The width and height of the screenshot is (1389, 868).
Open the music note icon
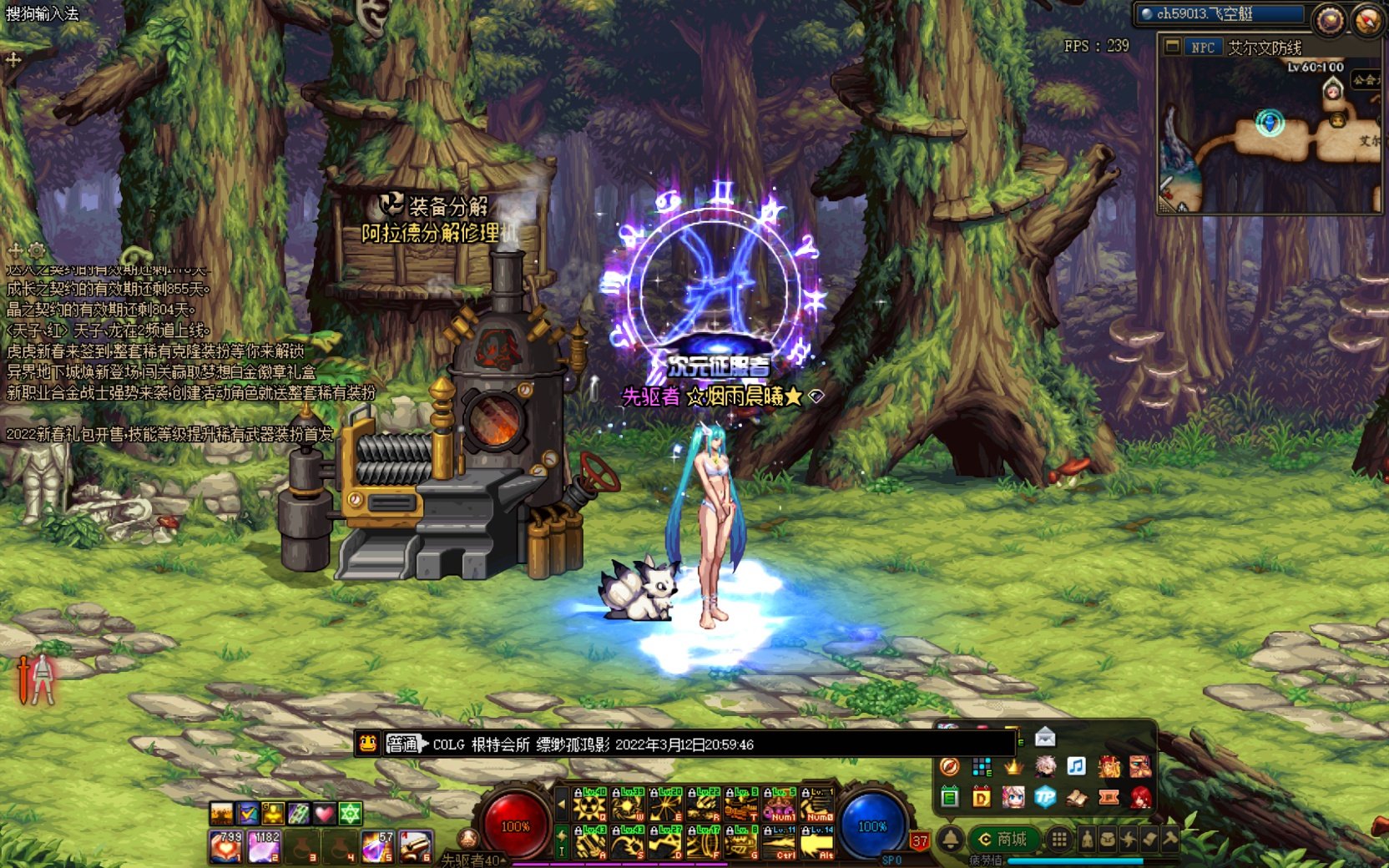click(x=1077, y=766)
